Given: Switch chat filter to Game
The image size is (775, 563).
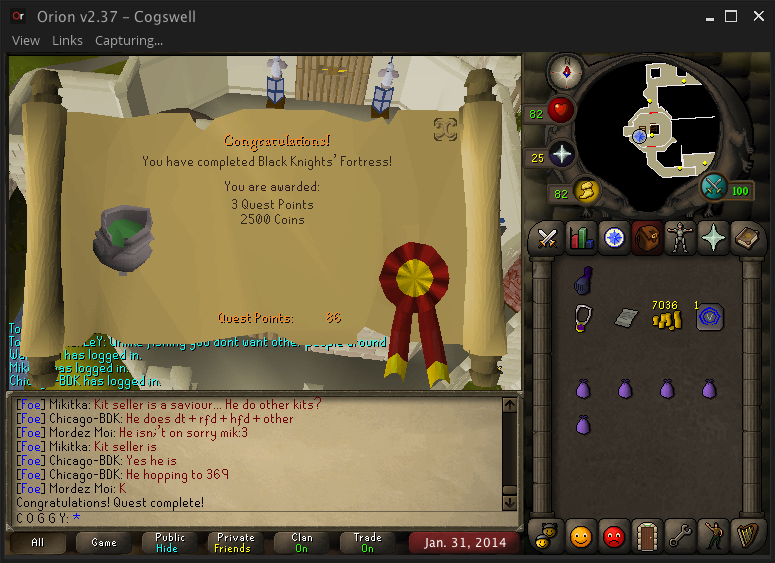Looking at the screenshot, I should [104, 543].
